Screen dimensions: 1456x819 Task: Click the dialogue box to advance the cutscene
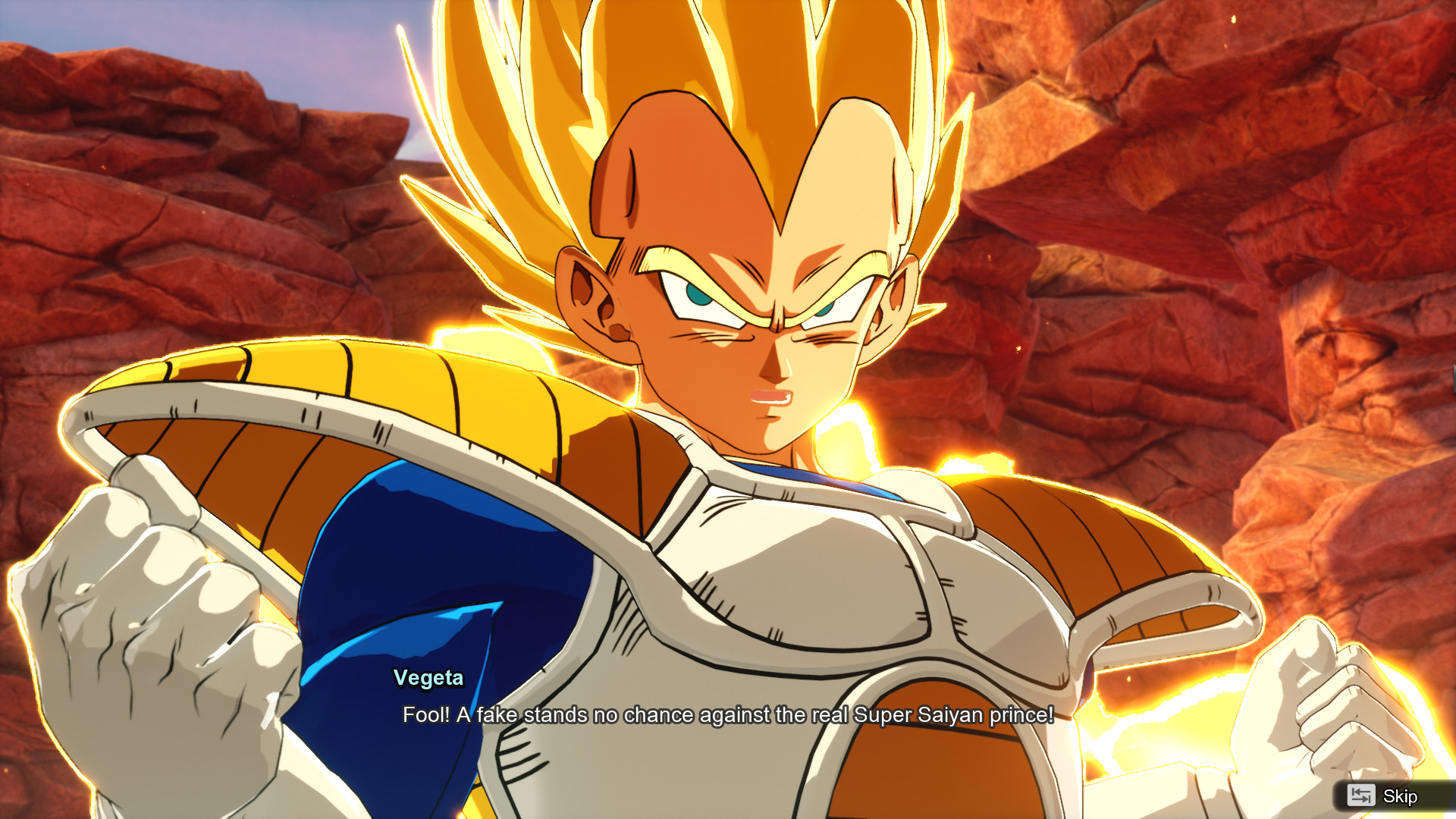pyautogui.click(x=728, y=713)
